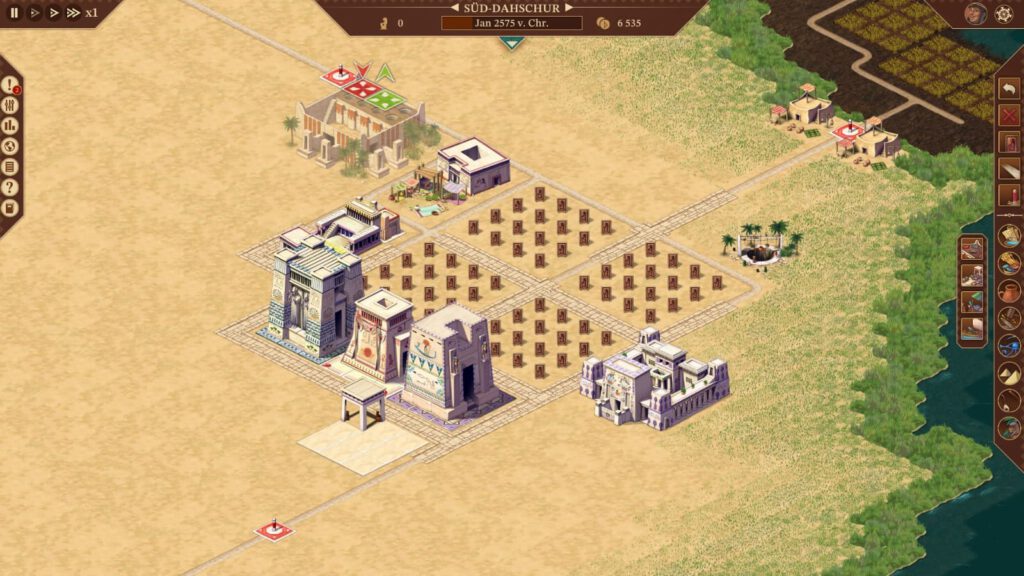Click the advisor portrait

[975, 14]
